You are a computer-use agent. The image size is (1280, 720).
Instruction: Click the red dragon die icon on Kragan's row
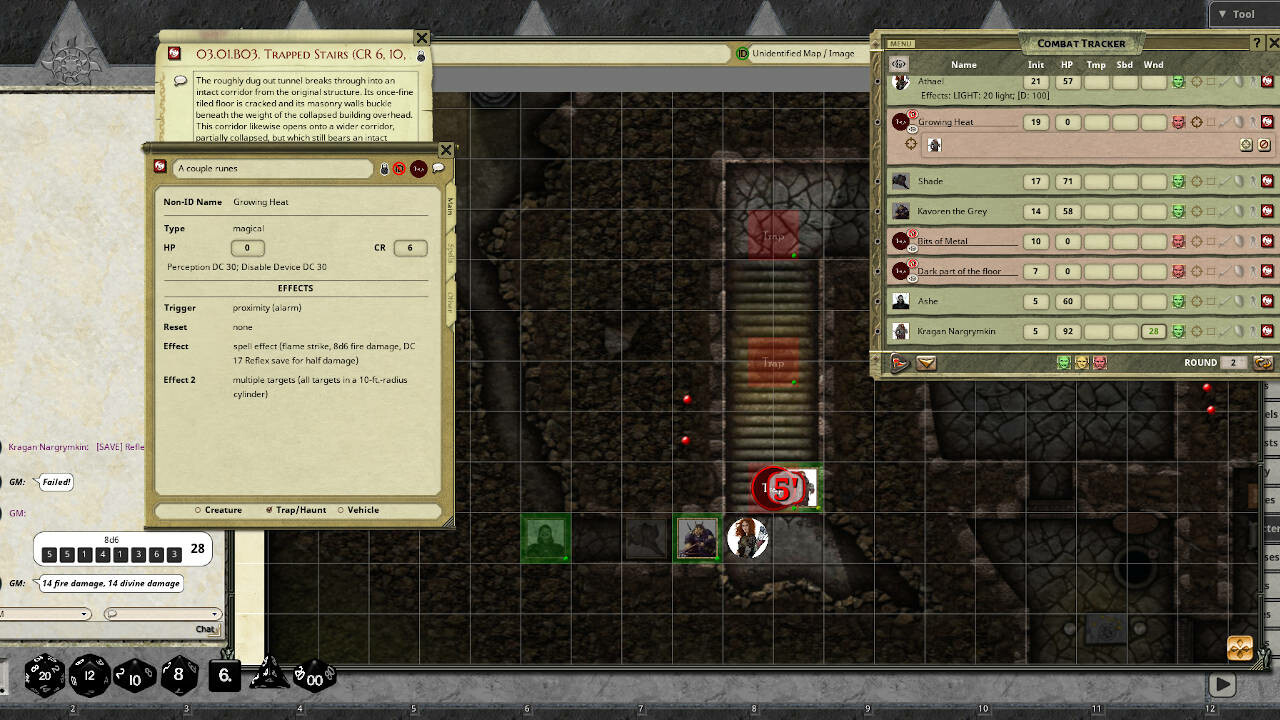[1268, 331]
